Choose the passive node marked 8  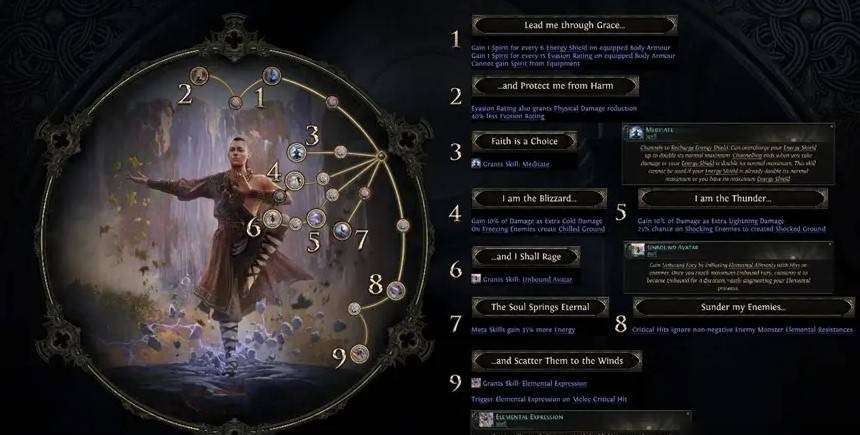[x=396, y=290]
